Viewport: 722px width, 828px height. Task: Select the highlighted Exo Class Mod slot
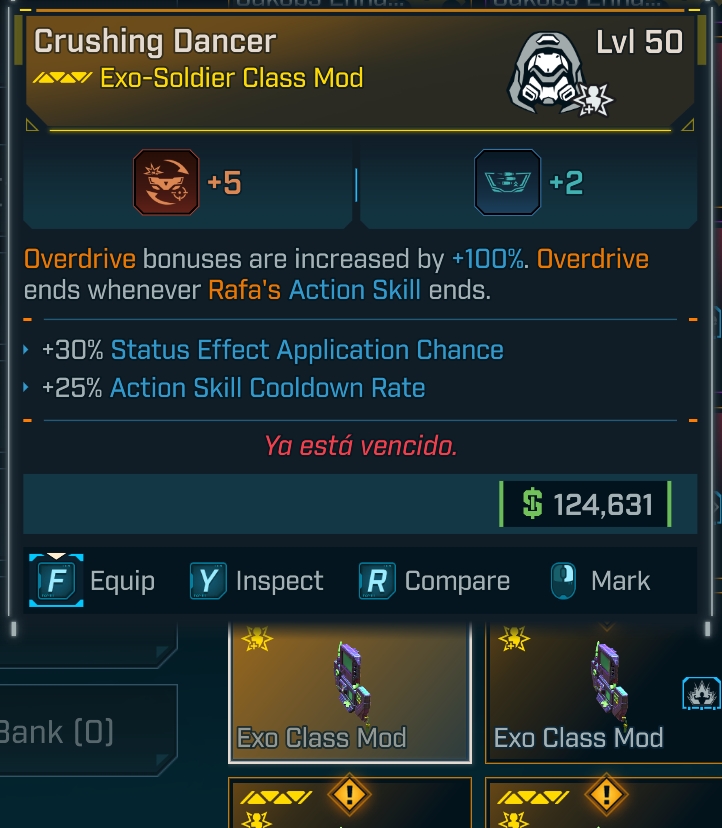coord(350,692)
